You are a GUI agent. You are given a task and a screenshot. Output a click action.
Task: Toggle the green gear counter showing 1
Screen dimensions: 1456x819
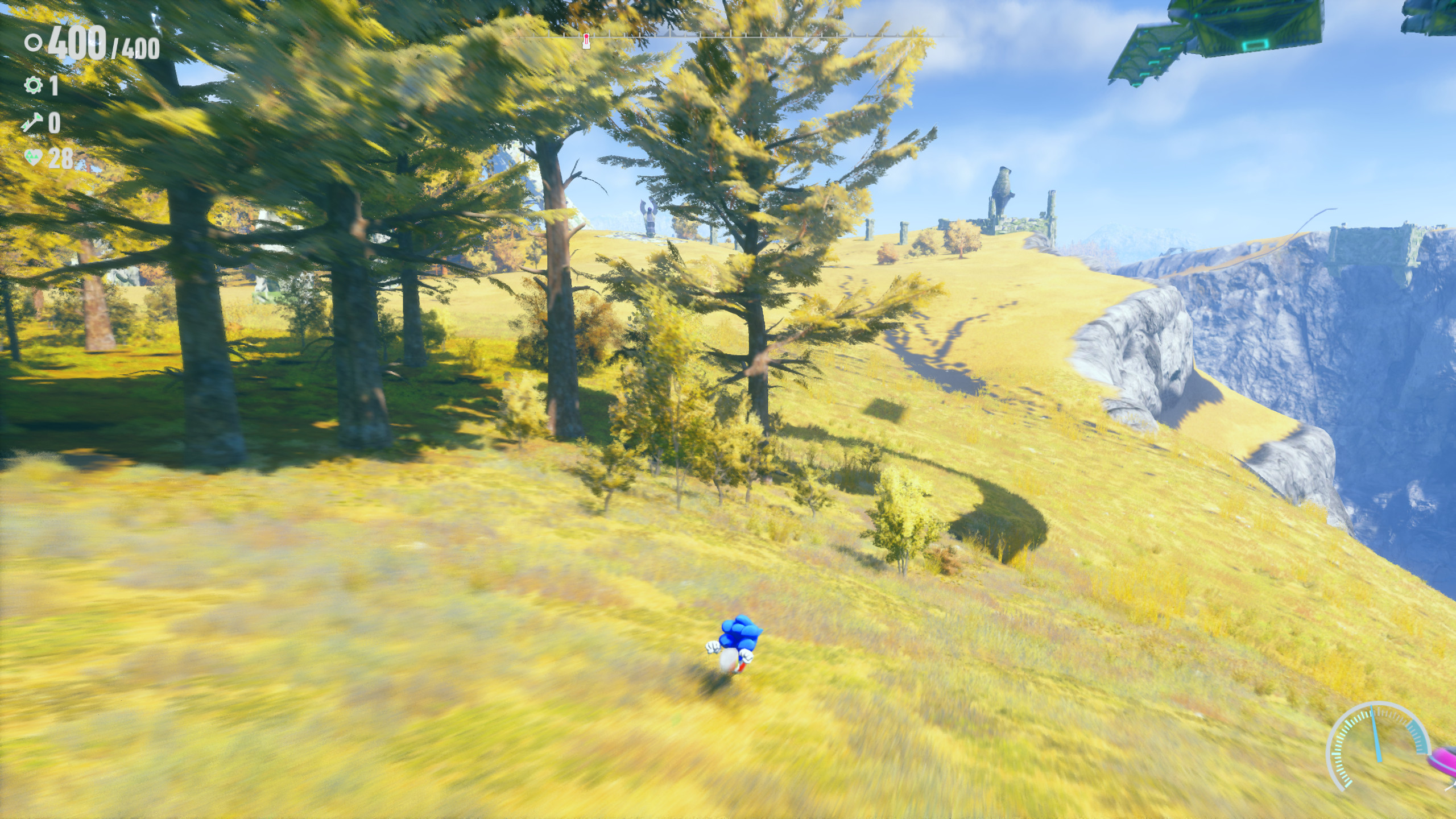54,86
